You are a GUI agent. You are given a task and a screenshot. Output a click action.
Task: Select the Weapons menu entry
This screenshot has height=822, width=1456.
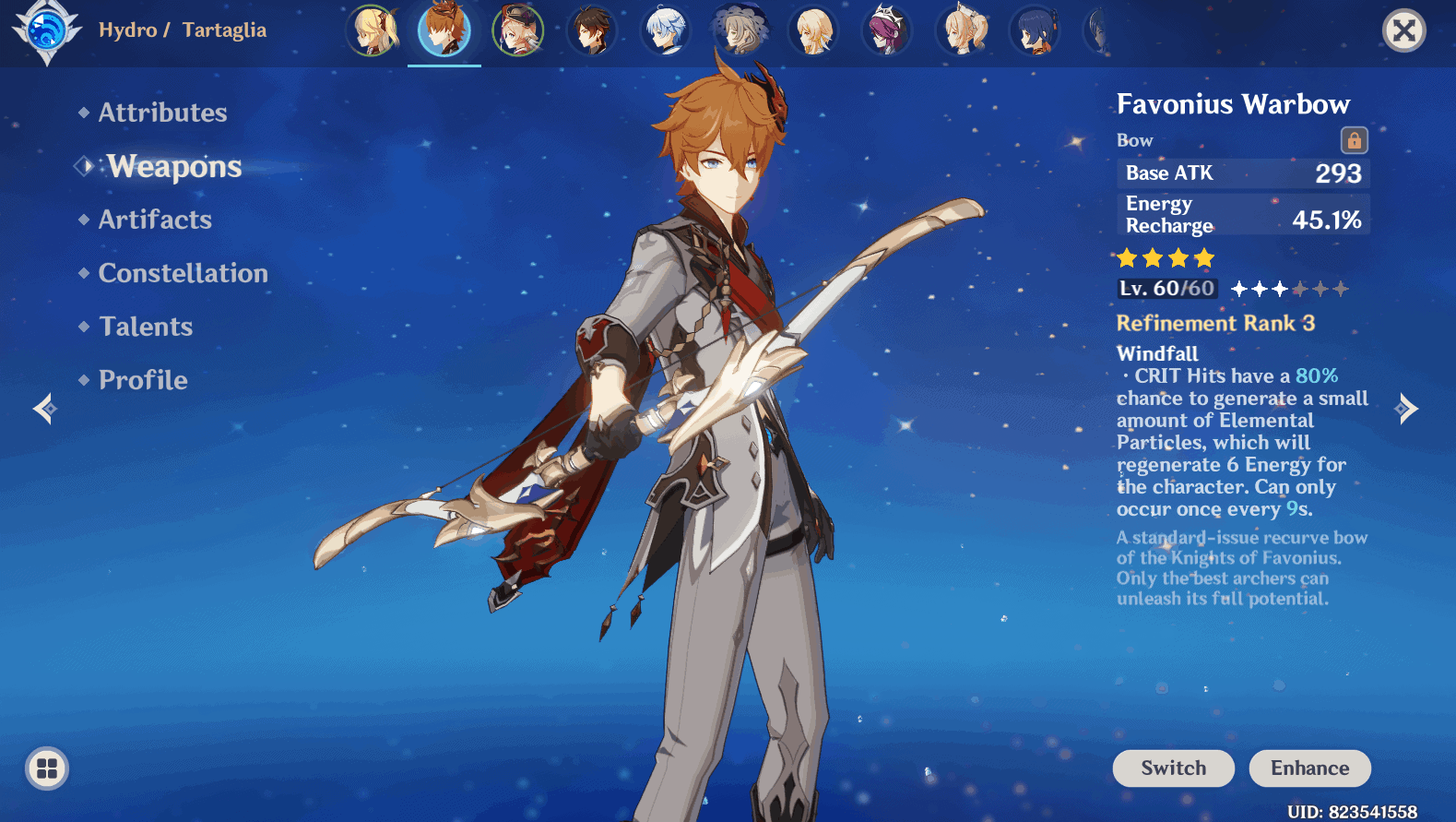tap(174, 166)
